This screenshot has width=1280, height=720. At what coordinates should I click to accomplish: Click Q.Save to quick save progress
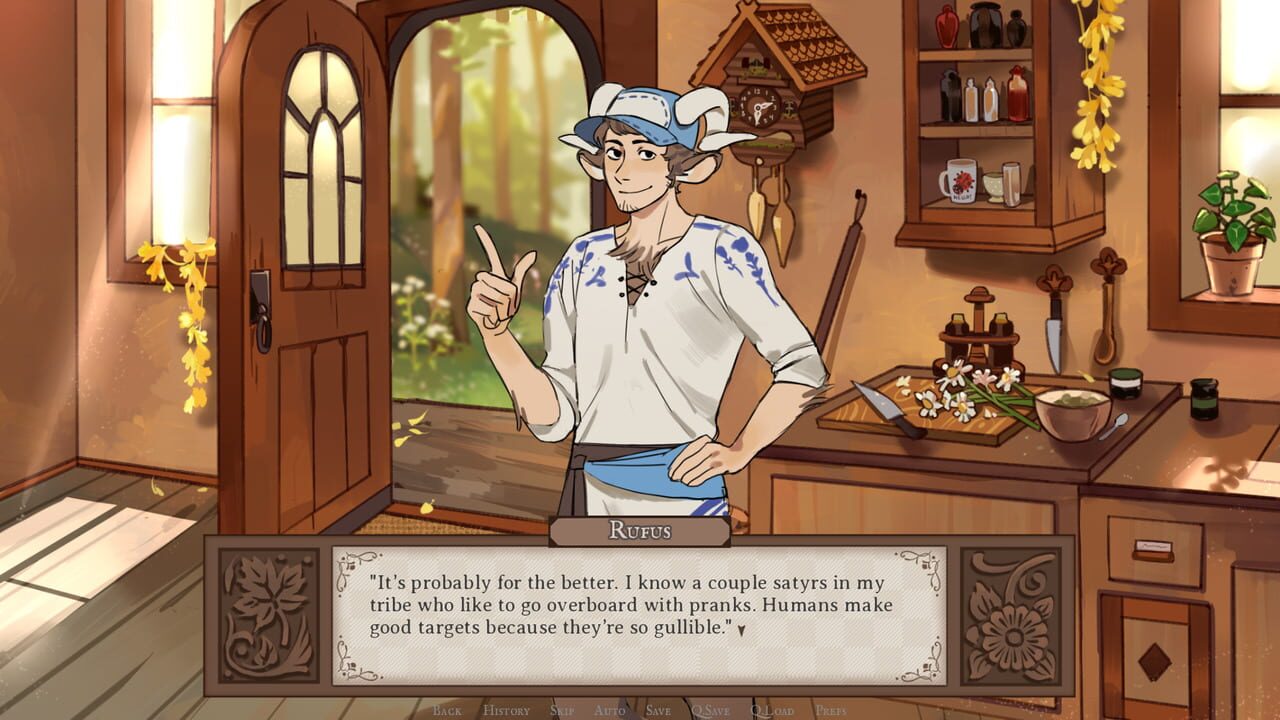pos(710,712)
